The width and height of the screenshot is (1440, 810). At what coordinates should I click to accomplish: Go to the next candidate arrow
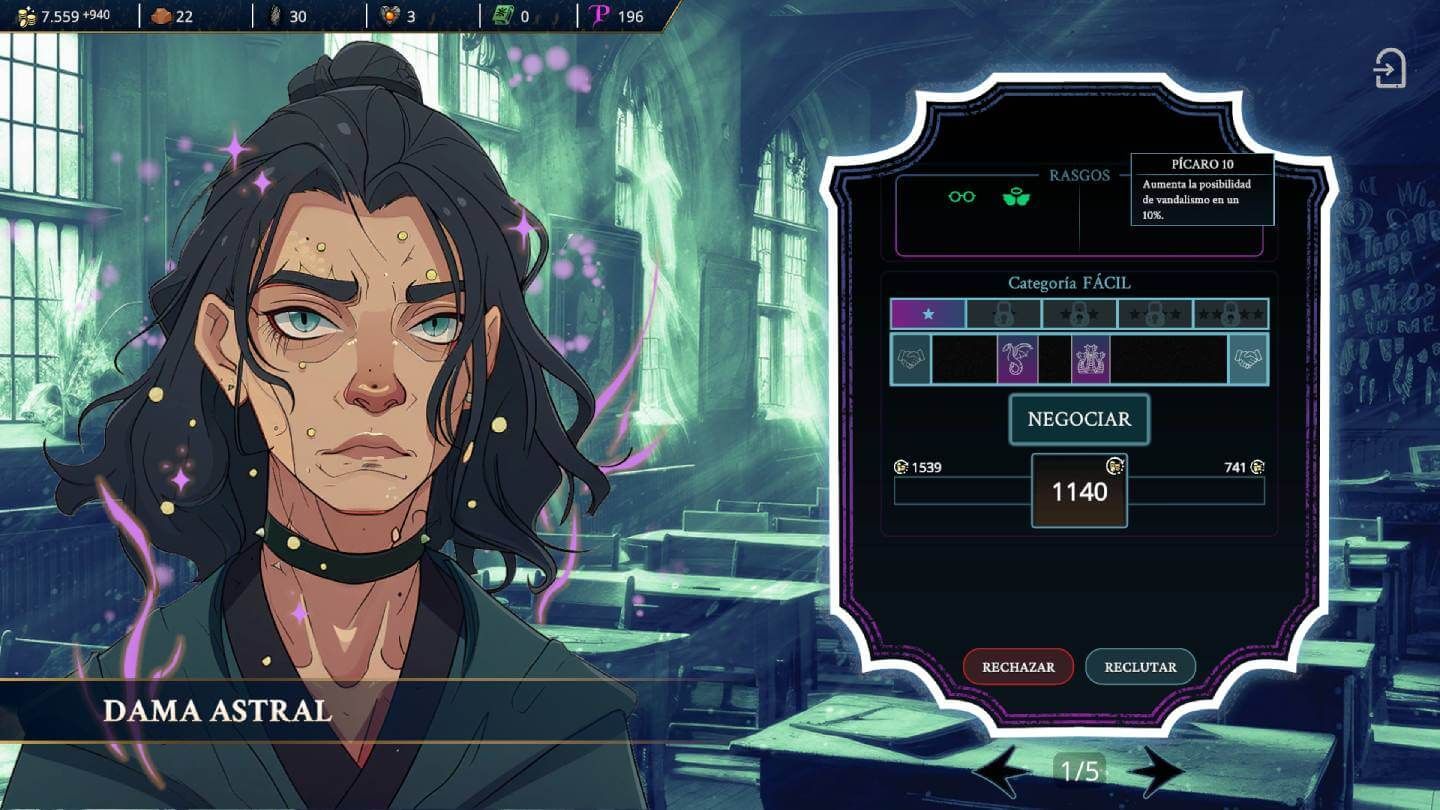[1155, 771]
